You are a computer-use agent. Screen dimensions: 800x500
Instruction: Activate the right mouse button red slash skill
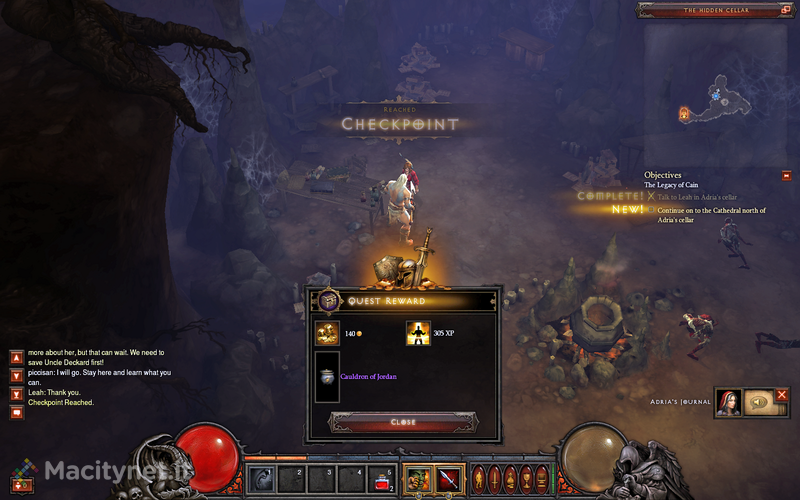448,478
